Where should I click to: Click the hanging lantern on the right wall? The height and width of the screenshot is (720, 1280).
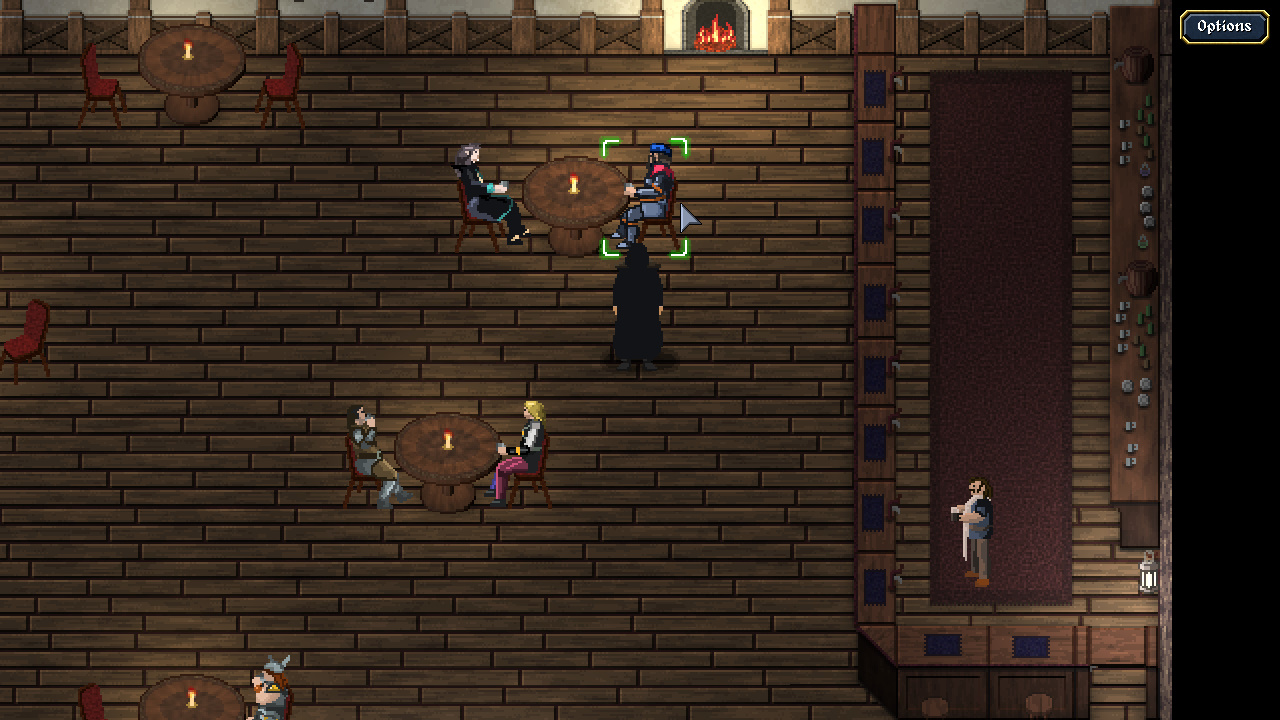click(x=1148, y=578)
